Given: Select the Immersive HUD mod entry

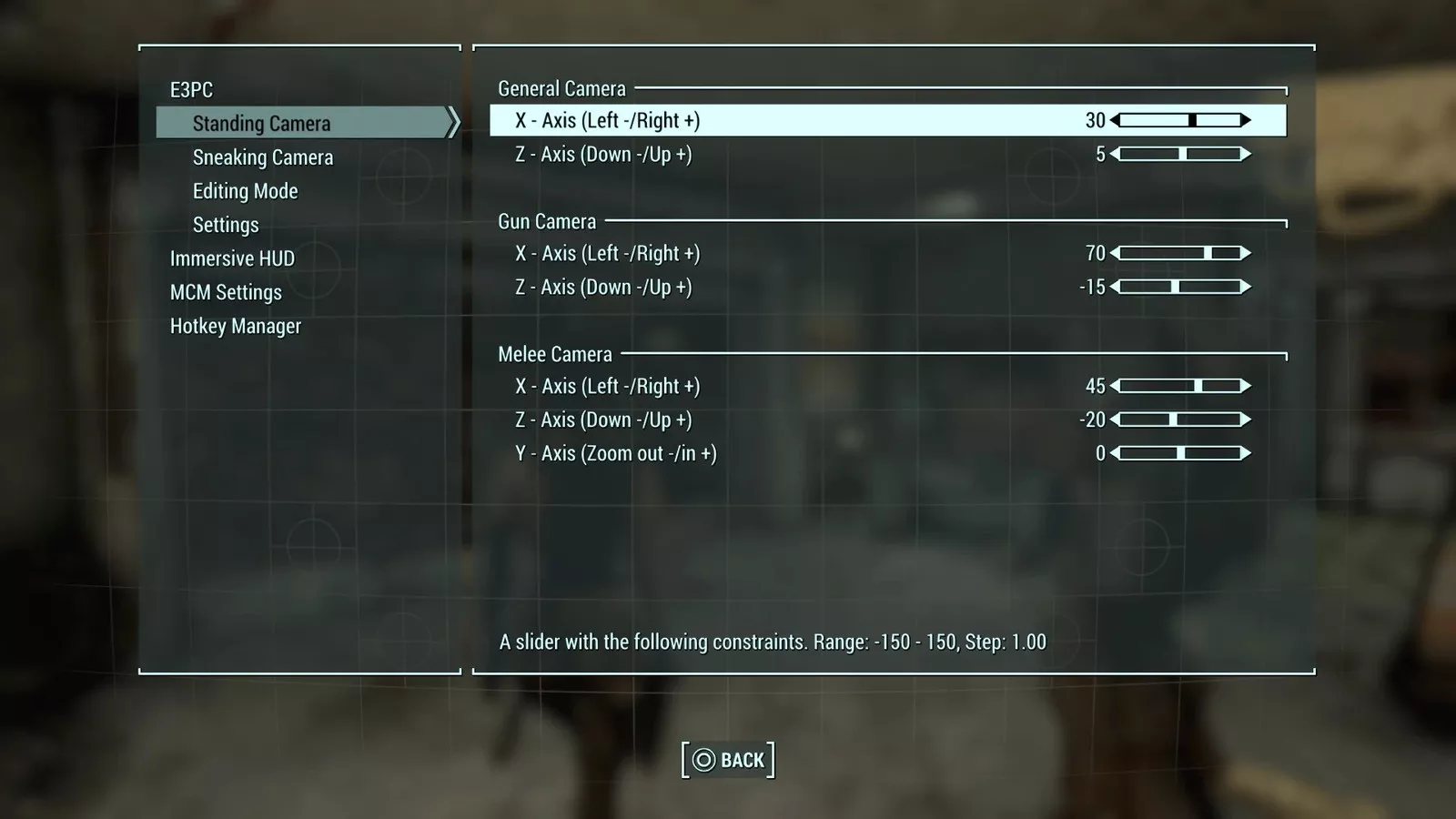Looking at the screenshot, I should (x=232, y=258).
